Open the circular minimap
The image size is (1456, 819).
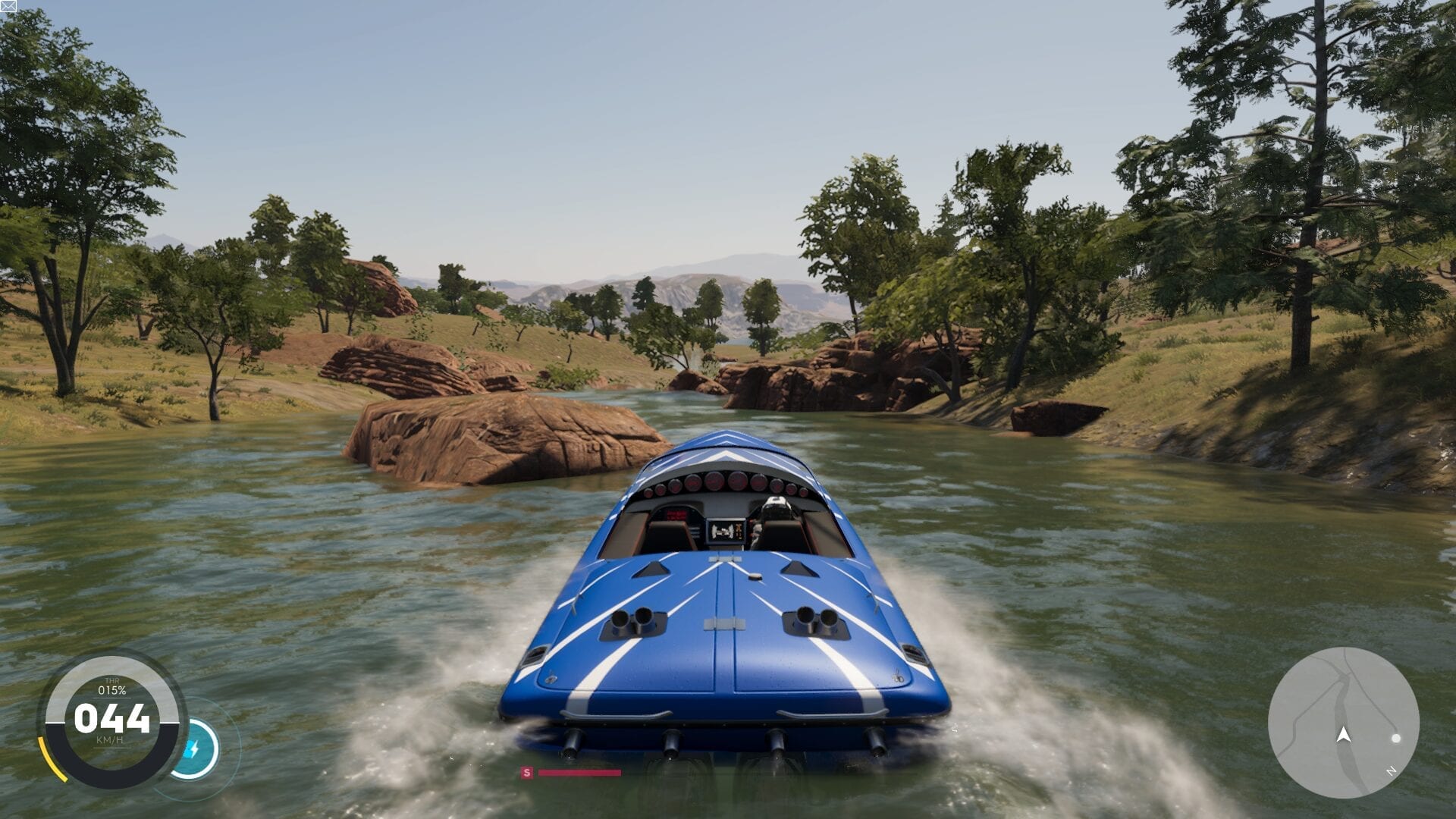[1343, 723]
